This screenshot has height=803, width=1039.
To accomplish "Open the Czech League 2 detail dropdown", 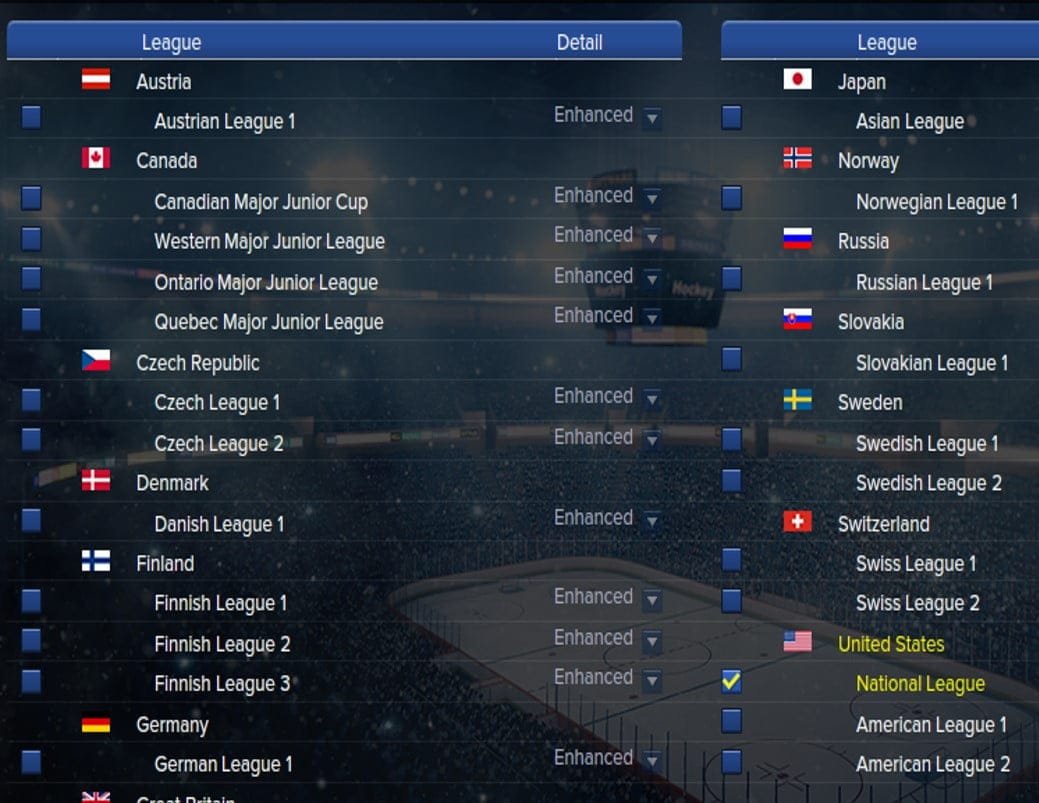I will [652, 440].
